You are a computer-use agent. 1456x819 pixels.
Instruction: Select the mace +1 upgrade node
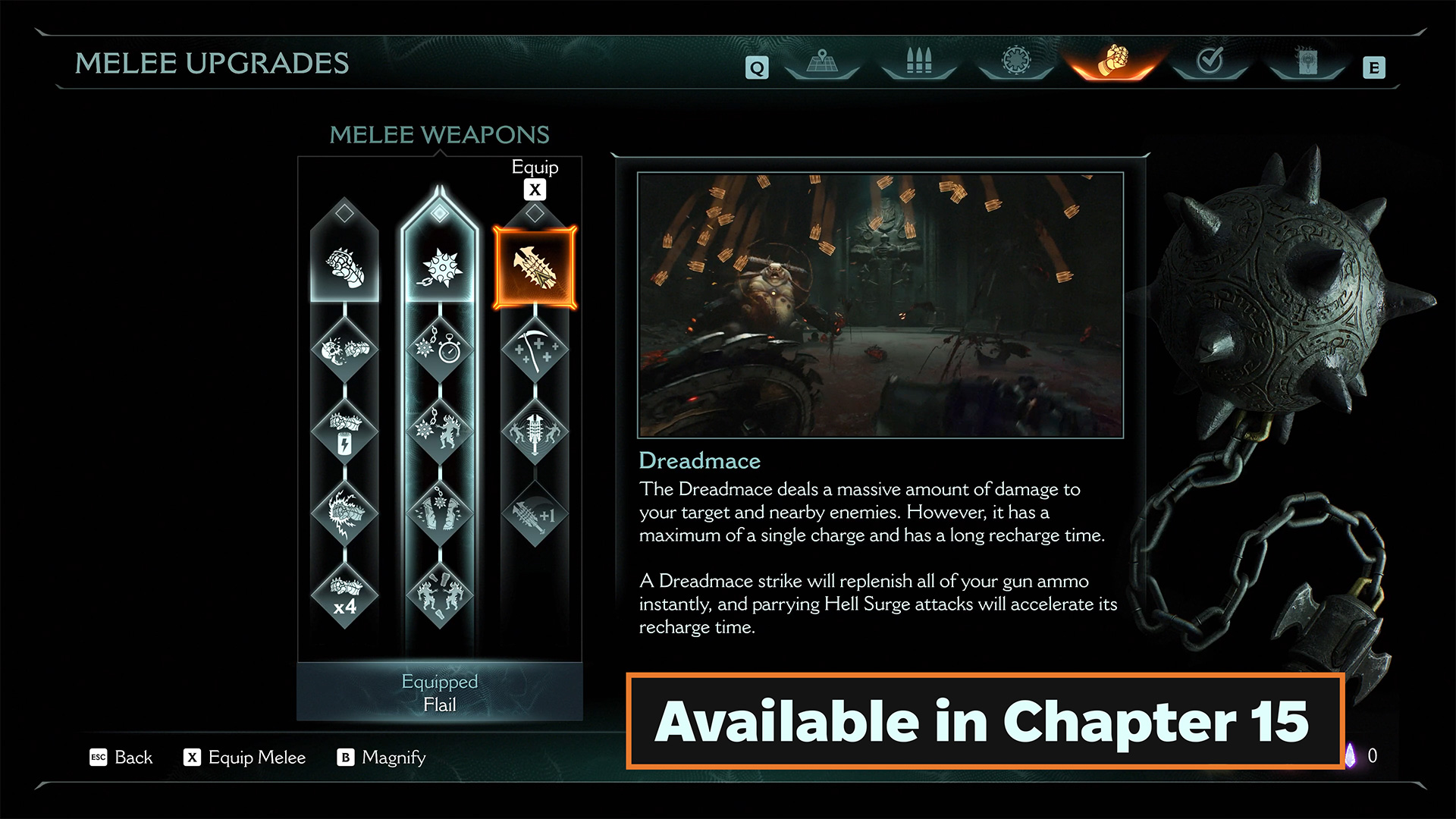coord(535,514)
